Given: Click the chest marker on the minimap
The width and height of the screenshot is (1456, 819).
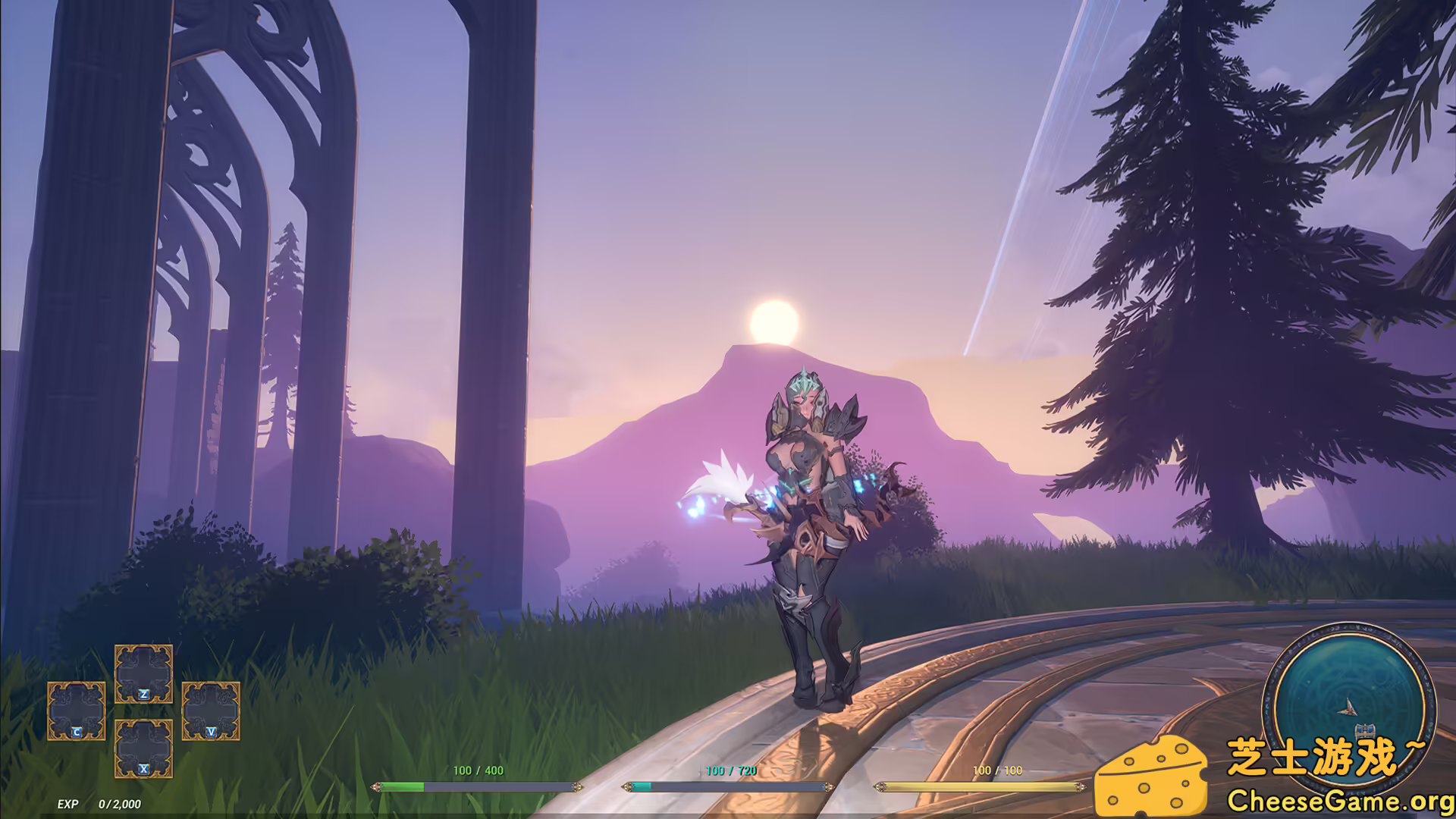Looking at the screenshot, I should (1364, 731).
